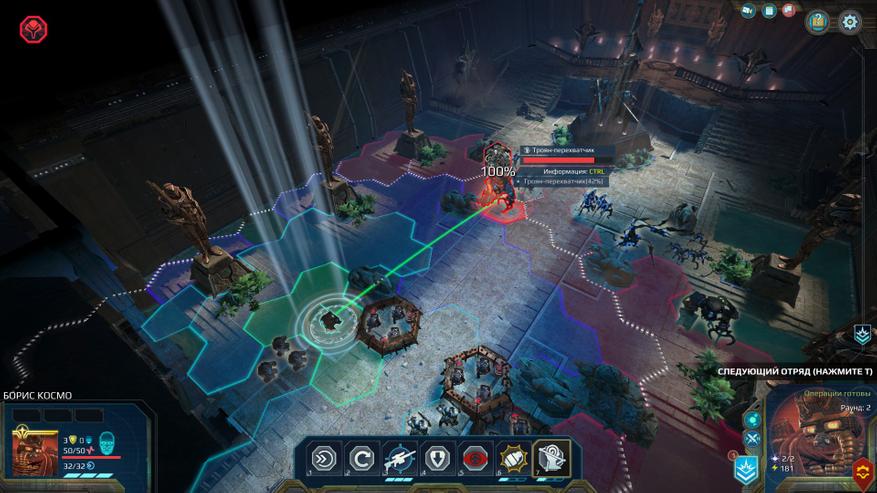Select the double-chevron move ability

(324, 458)
